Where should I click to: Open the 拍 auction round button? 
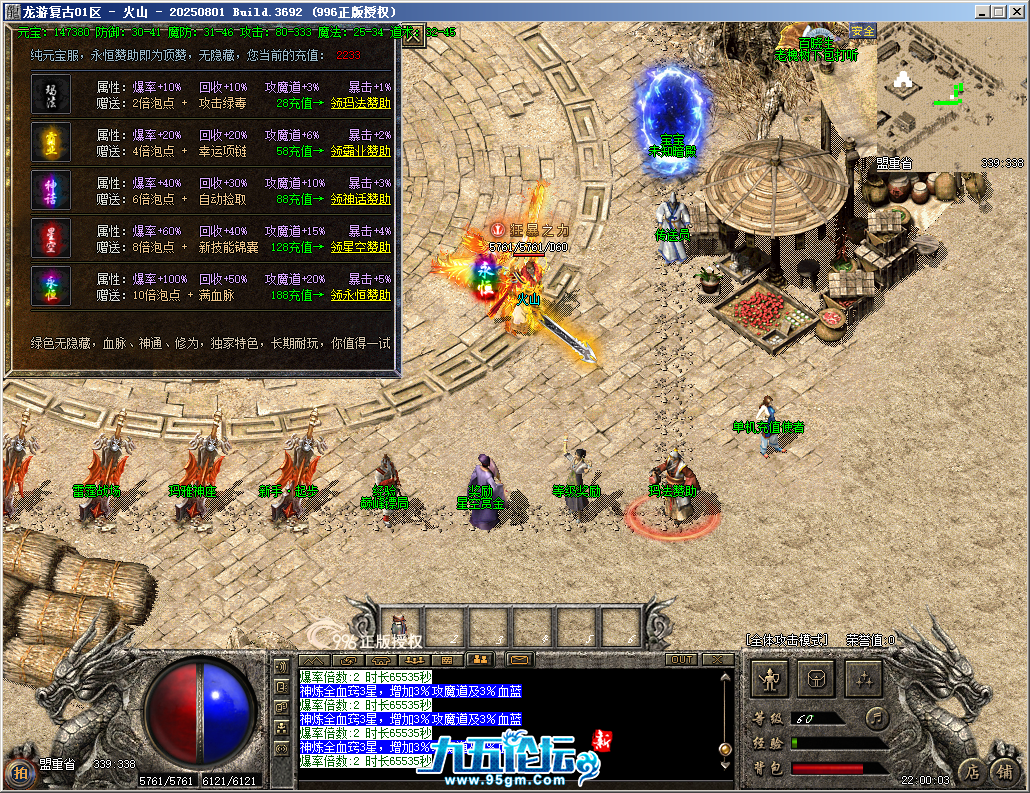tap(19, 773)
